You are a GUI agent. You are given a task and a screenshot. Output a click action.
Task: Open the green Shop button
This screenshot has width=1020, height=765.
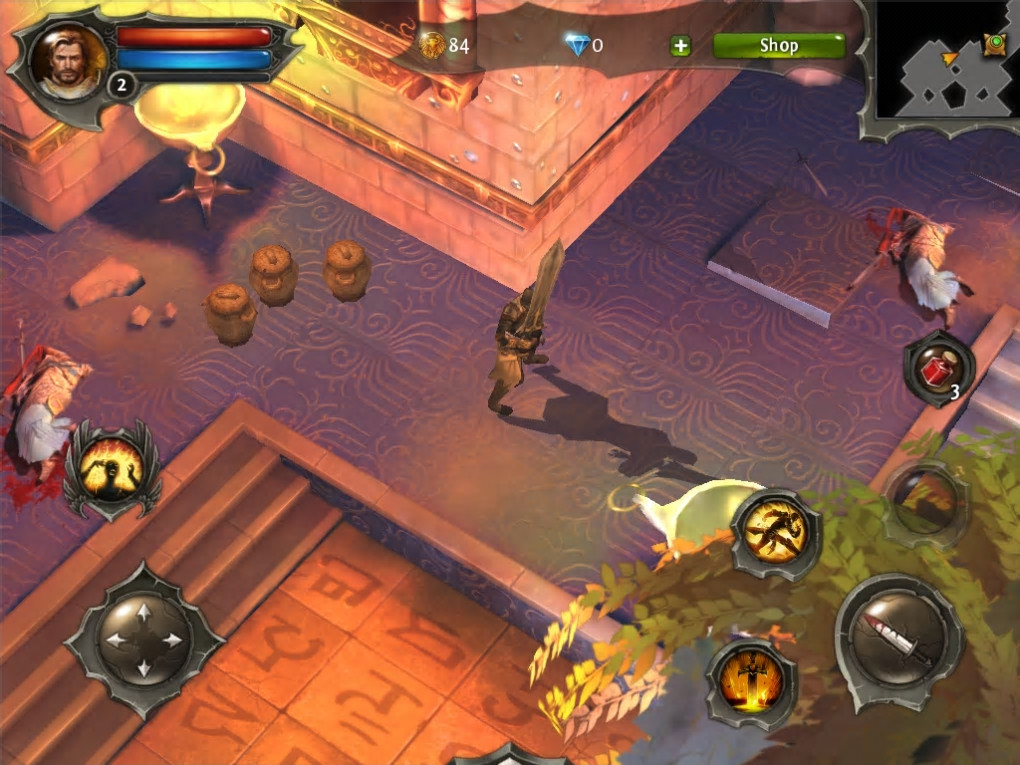(778, 46)
